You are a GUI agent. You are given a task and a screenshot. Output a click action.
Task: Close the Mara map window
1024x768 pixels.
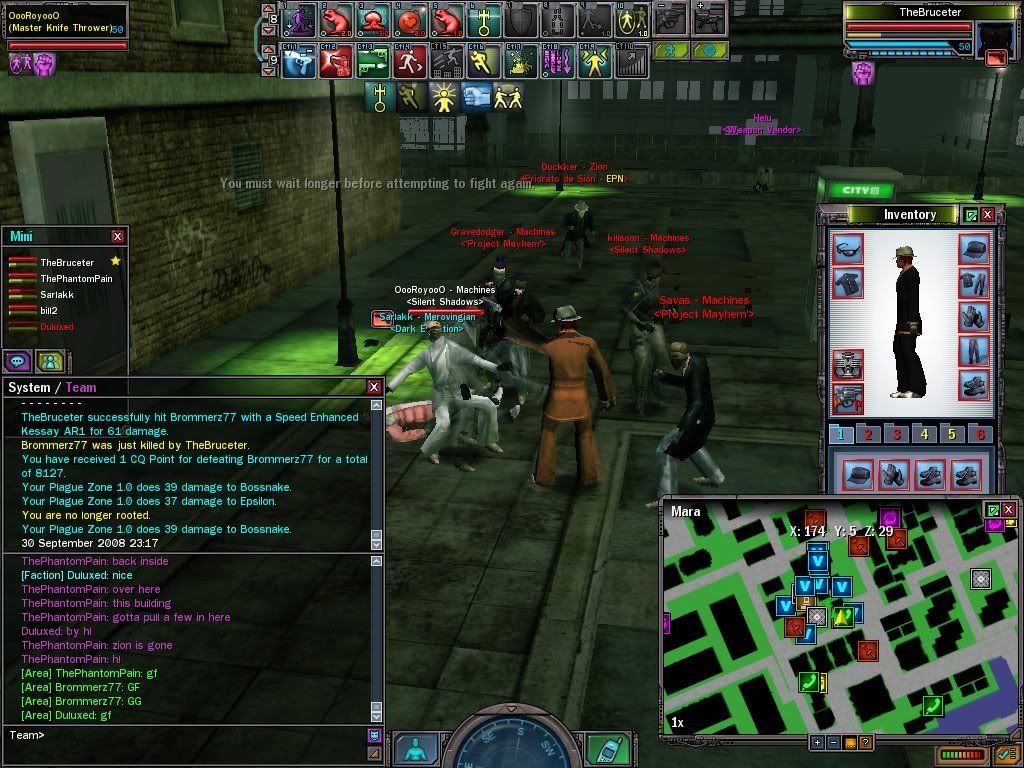click(x=1009, y=510)
